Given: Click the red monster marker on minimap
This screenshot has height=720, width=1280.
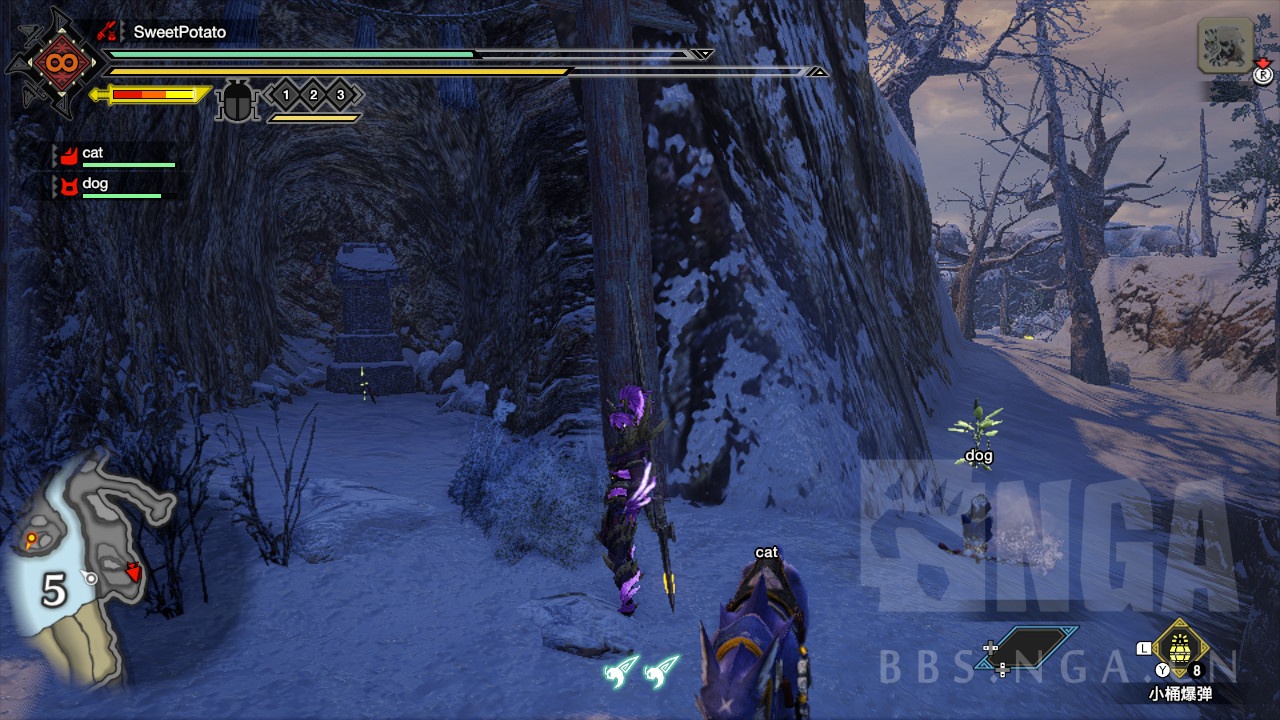Looking at the screenshot, I should click(x=133, y=572).
